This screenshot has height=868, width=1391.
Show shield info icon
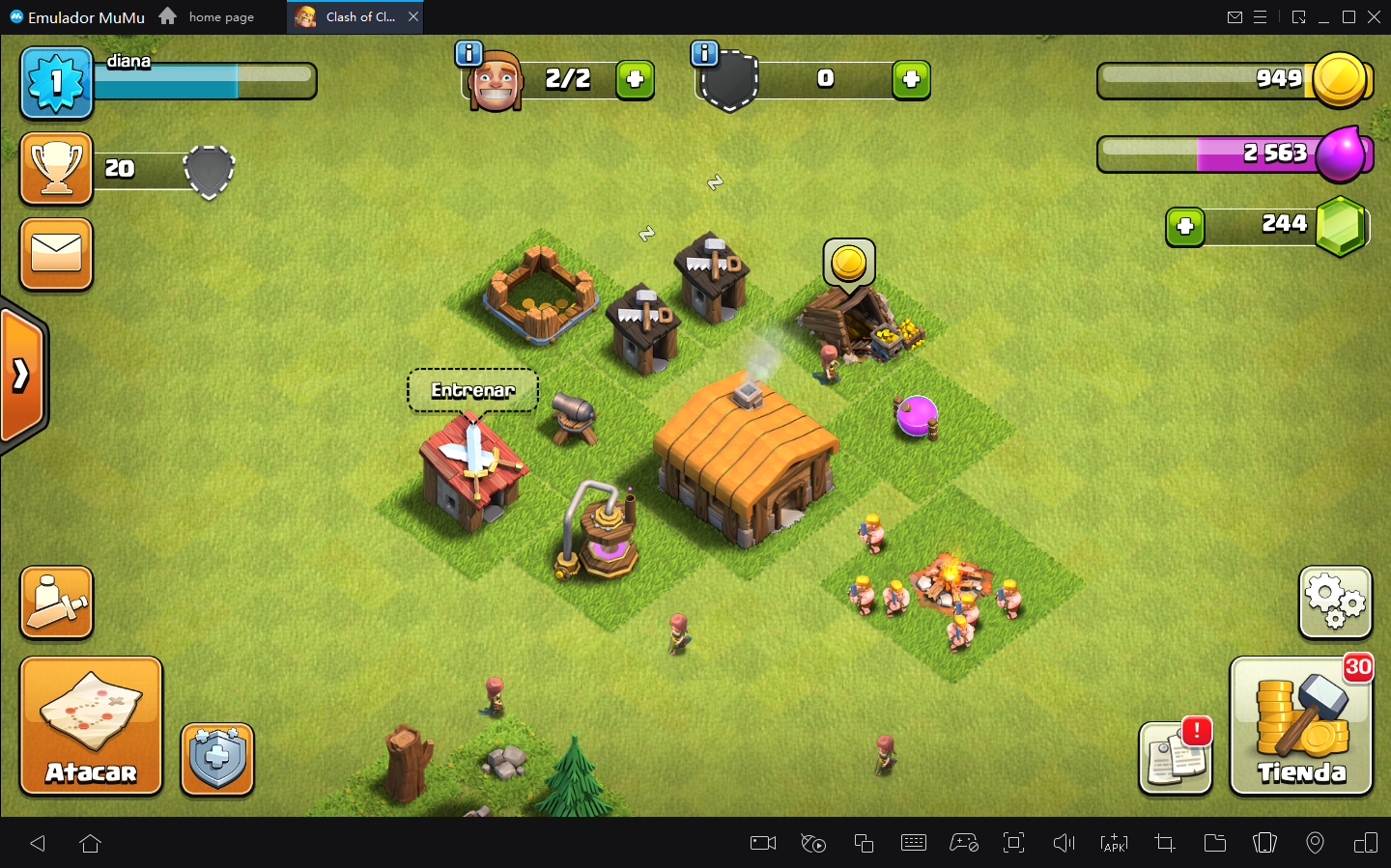pyautogui.click(x=704, y=54)
